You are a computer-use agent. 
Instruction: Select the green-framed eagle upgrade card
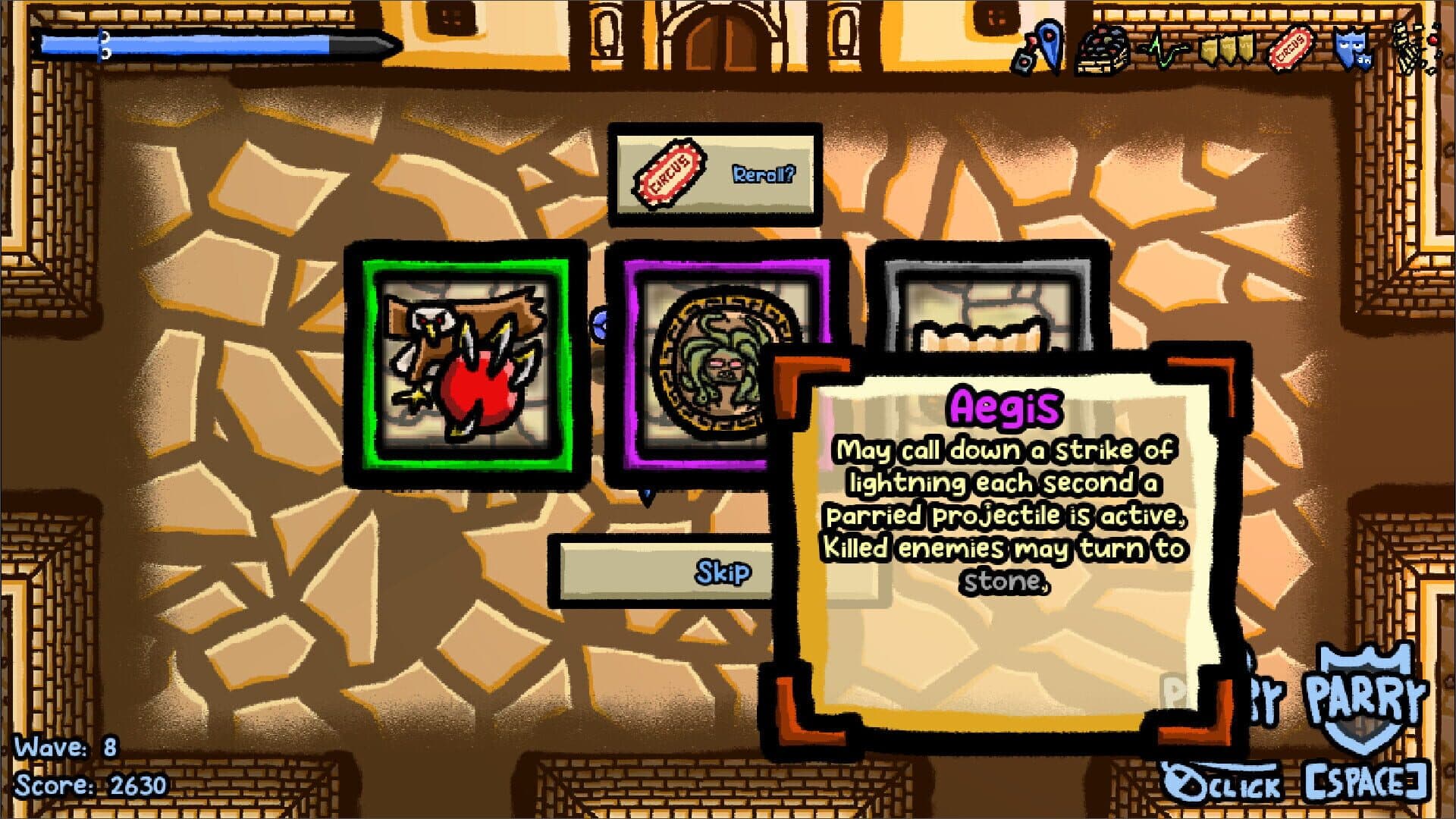(466, 364)
